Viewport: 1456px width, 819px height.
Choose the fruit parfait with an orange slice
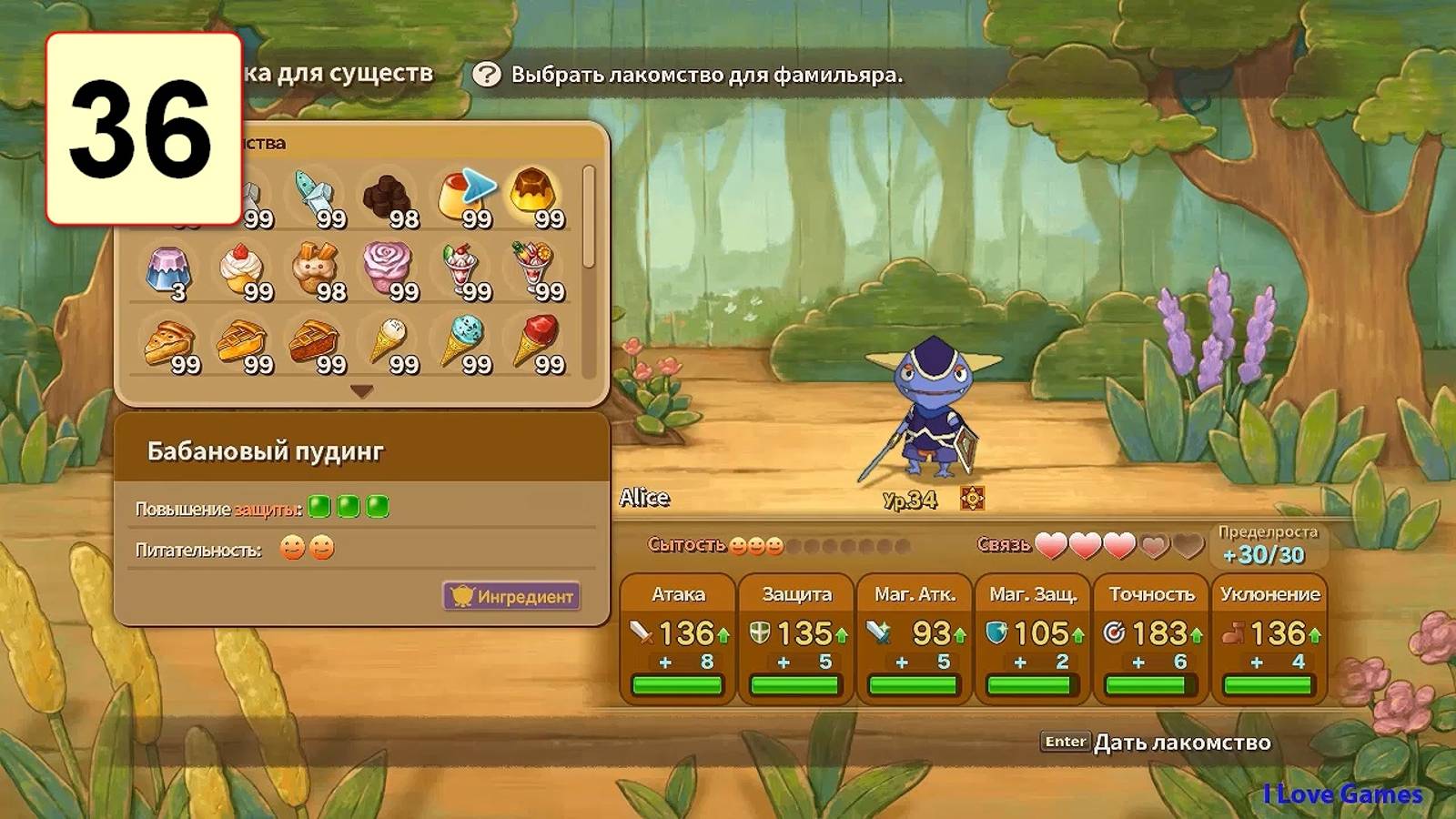pyautogui.click(x=533, y=269)
